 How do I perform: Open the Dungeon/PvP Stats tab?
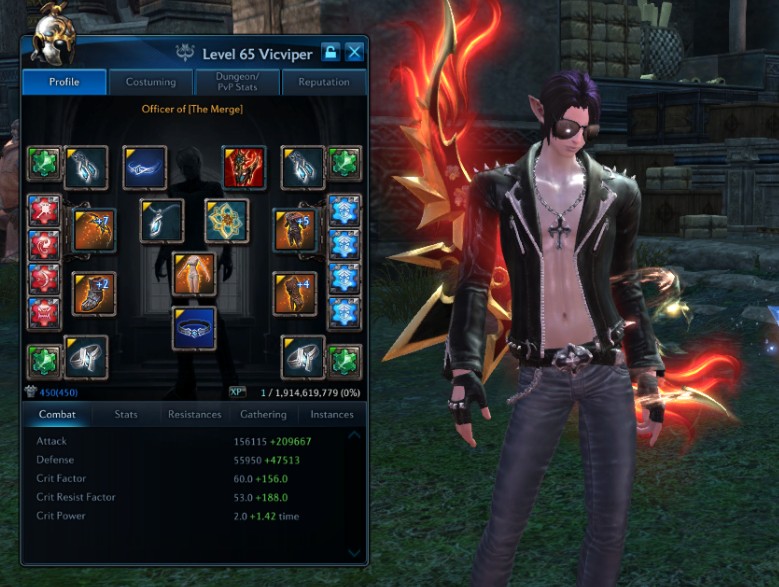(237, 82)
